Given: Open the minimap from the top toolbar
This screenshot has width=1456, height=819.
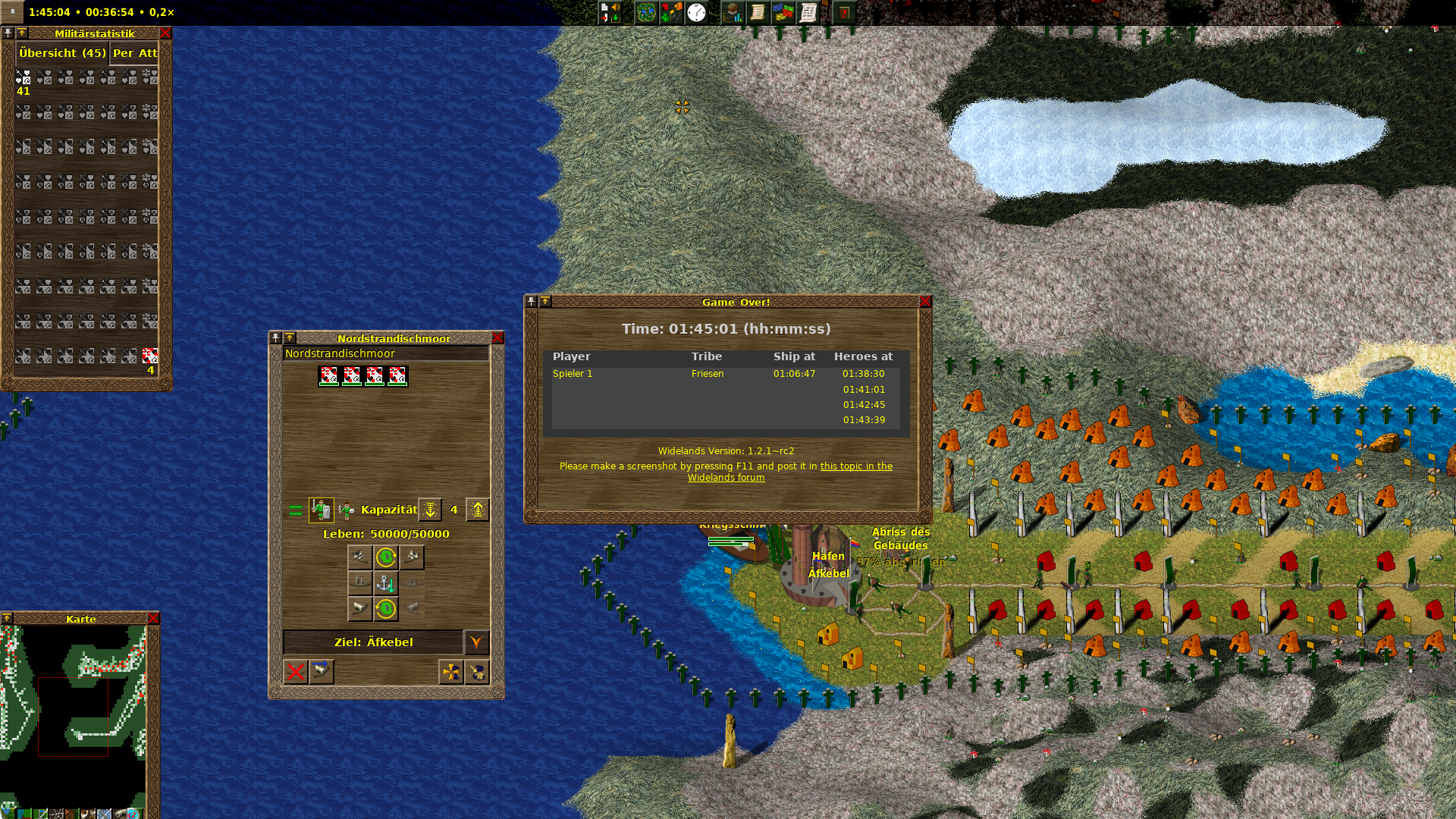Looking at the screenshot, I should 646,13.
